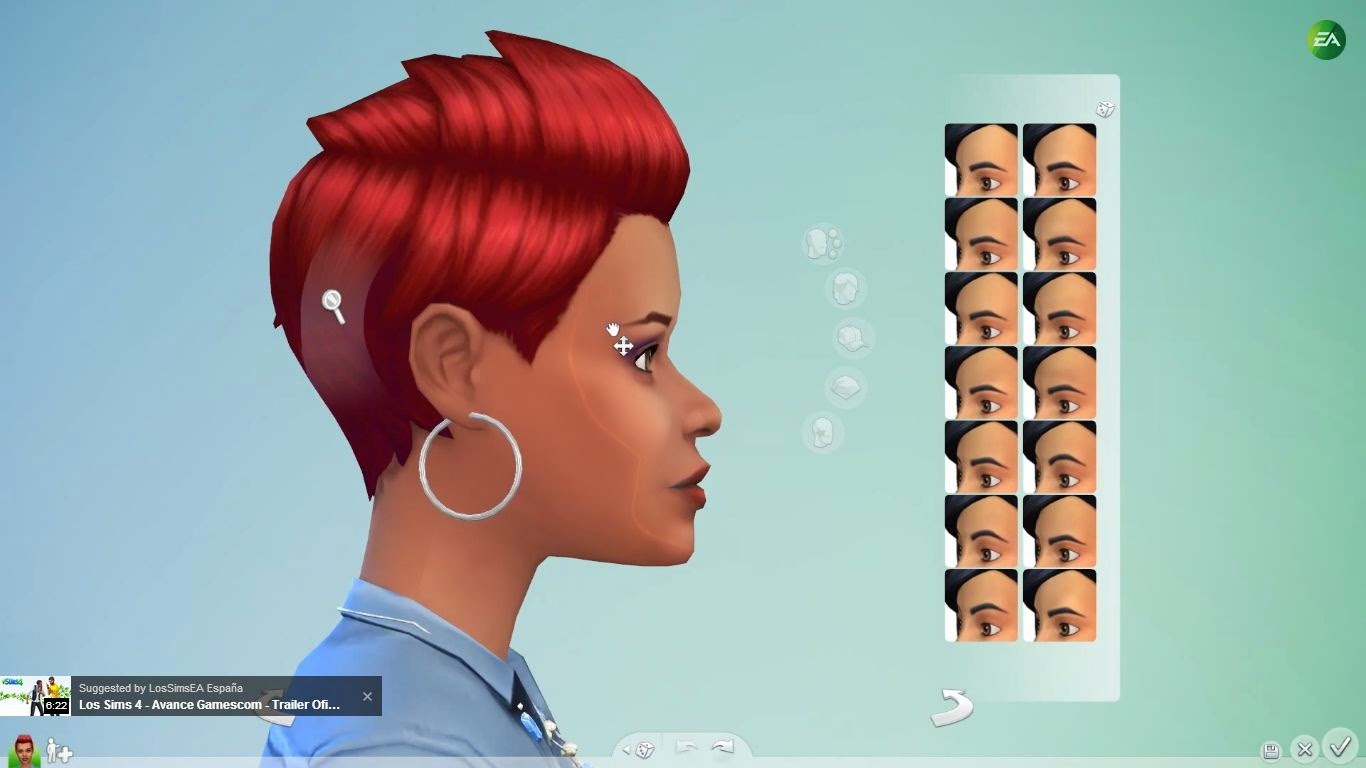
Task: Click the dice to randomize eyebrows
Action: pyautogui.click(x=1105, y=108)
